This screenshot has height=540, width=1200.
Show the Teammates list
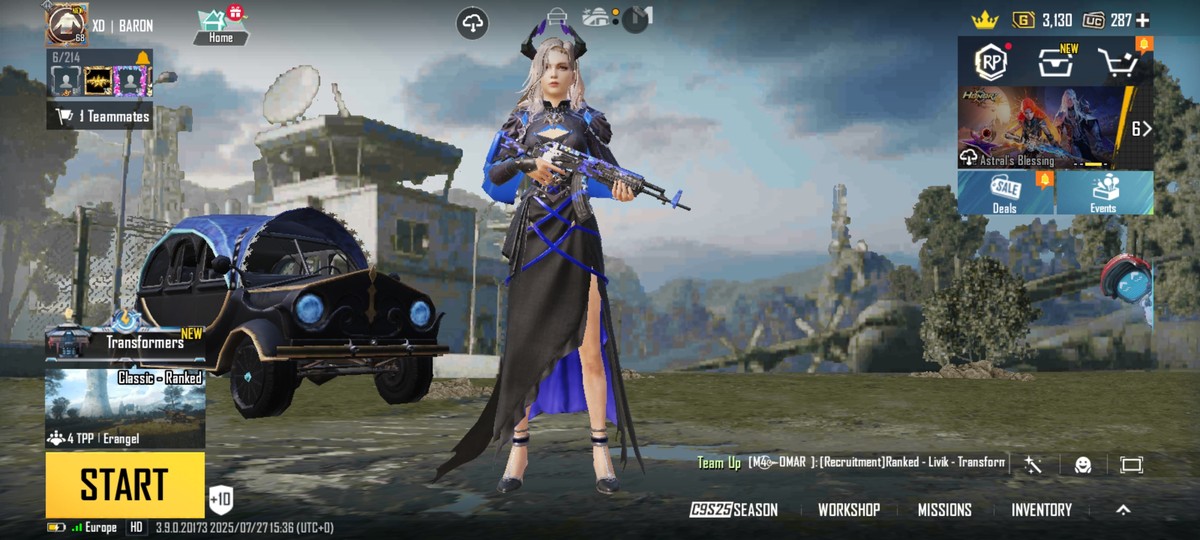pos(100,116)
